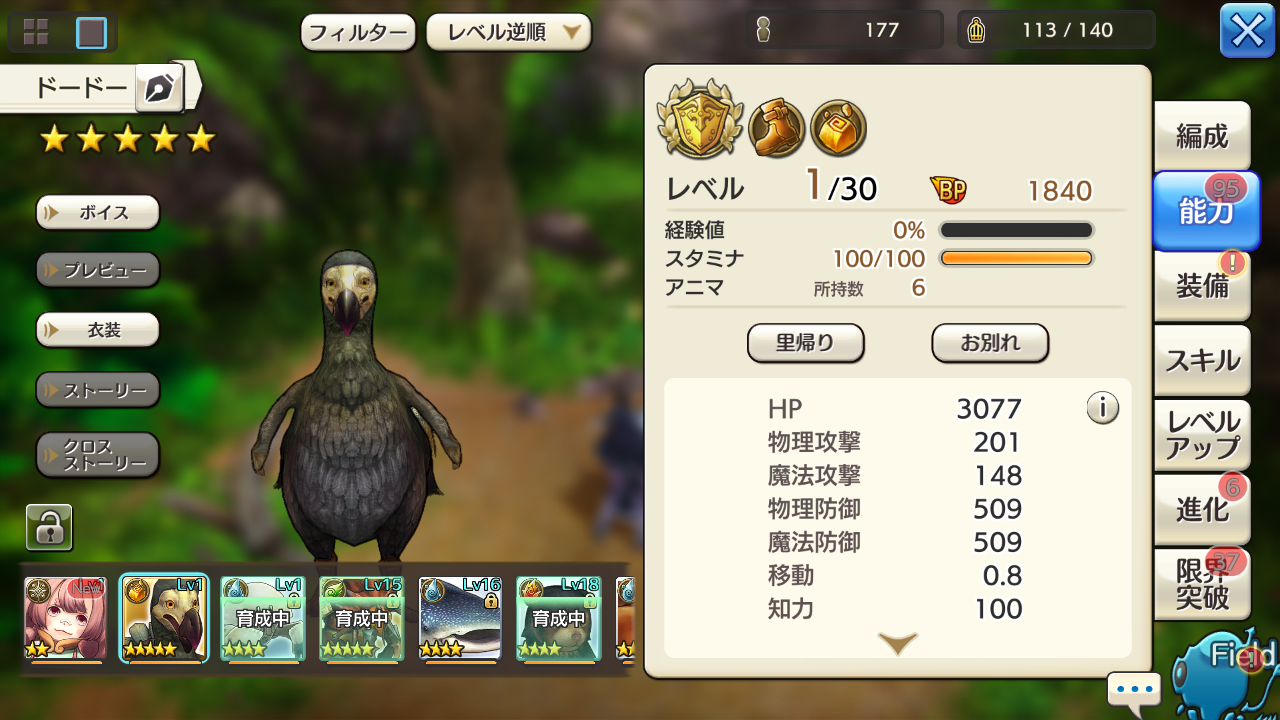The height and width of the screenshot is (720, 1280).
Task: Open the レベル逆順 sort dropdown
Action: [x=509, y=32]
